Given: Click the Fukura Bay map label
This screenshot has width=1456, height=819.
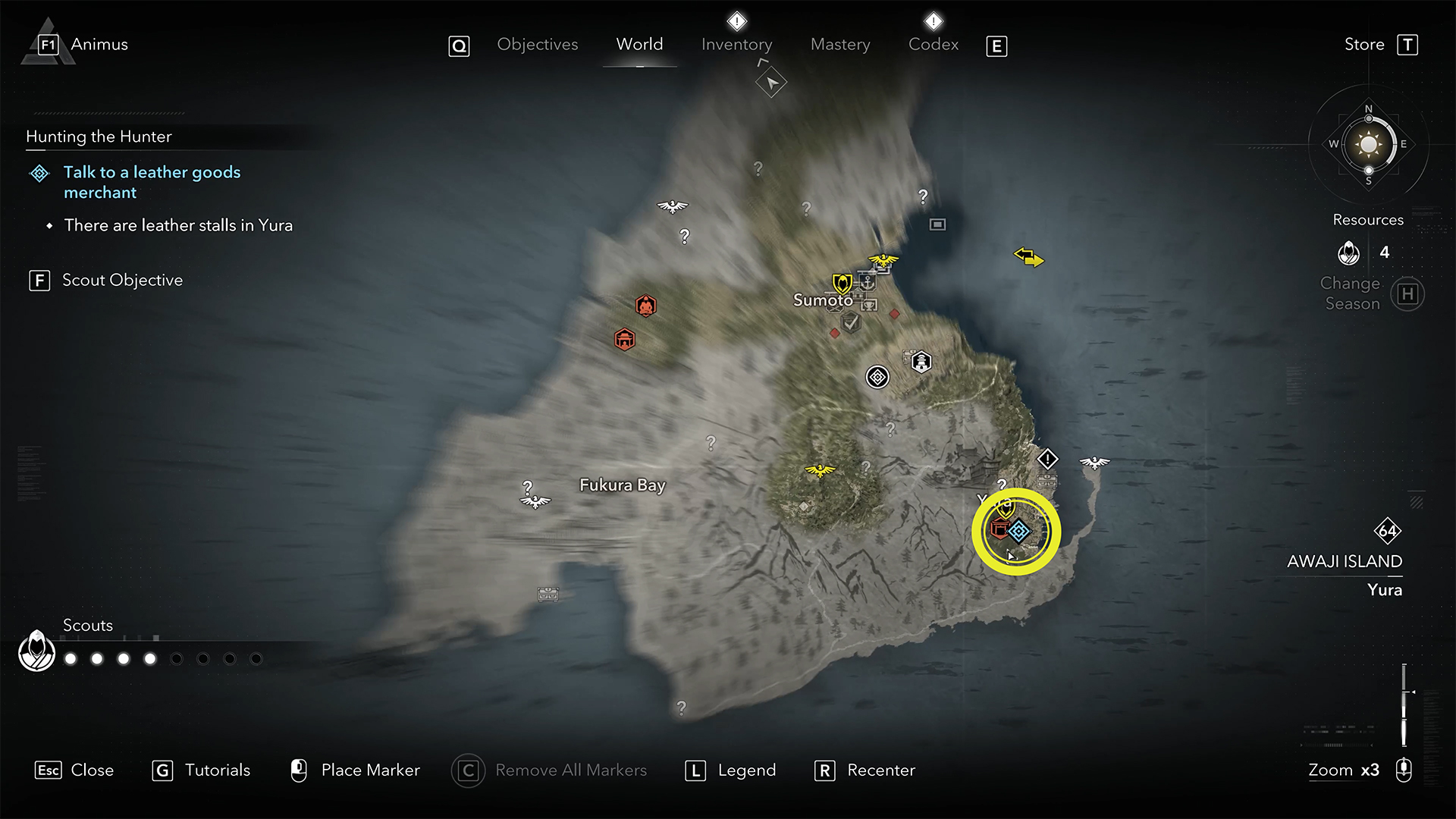Looking at the screenshot, I should pyautogui.click(x=622, y=485).
